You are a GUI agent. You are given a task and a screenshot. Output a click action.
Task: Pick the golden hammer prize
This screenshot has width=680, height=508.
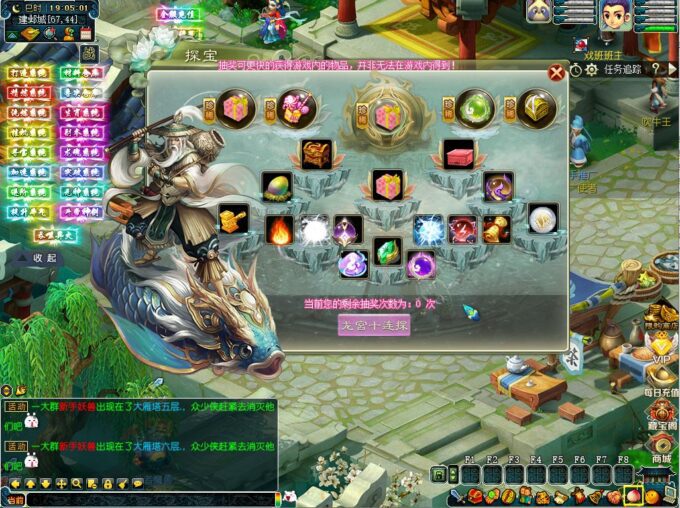pos(234,219)
